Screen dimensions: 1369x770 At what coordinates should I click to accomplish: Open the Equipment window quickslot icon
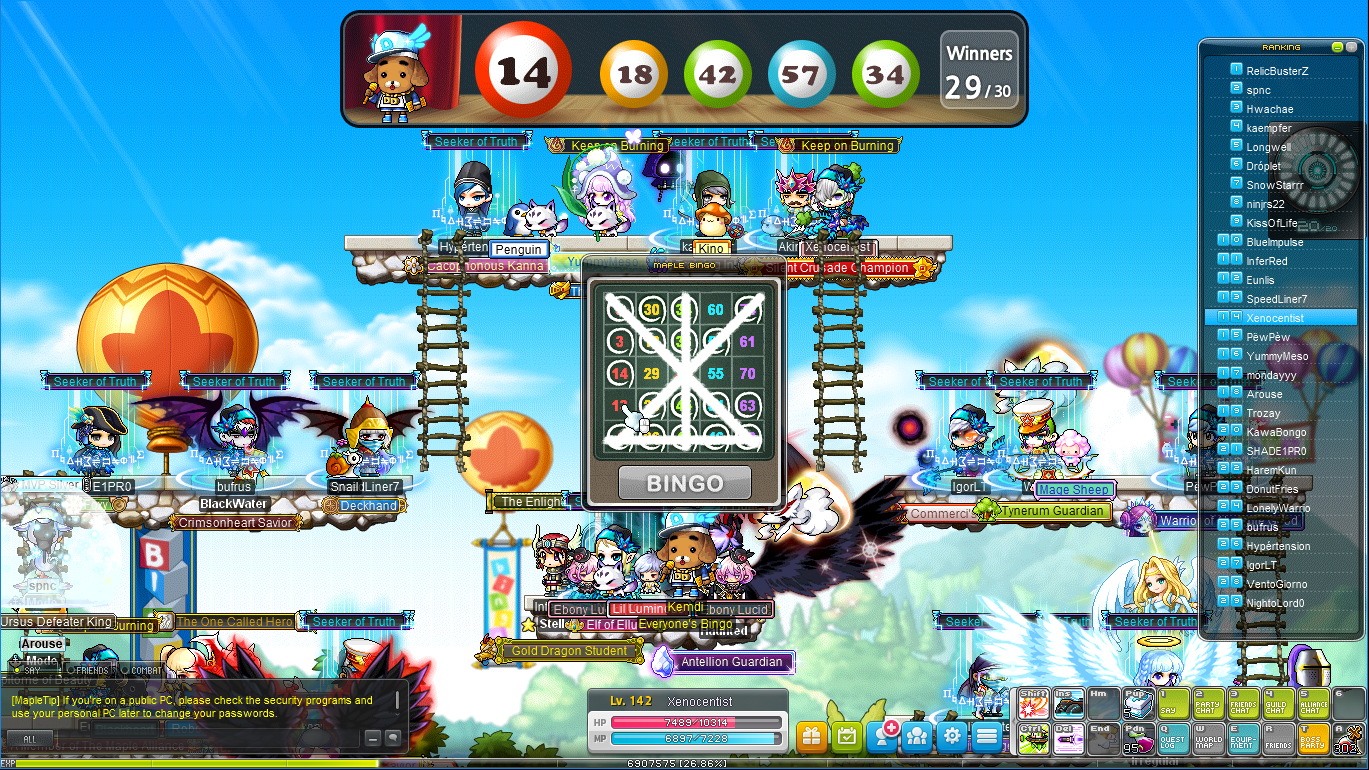[1243, 738]
